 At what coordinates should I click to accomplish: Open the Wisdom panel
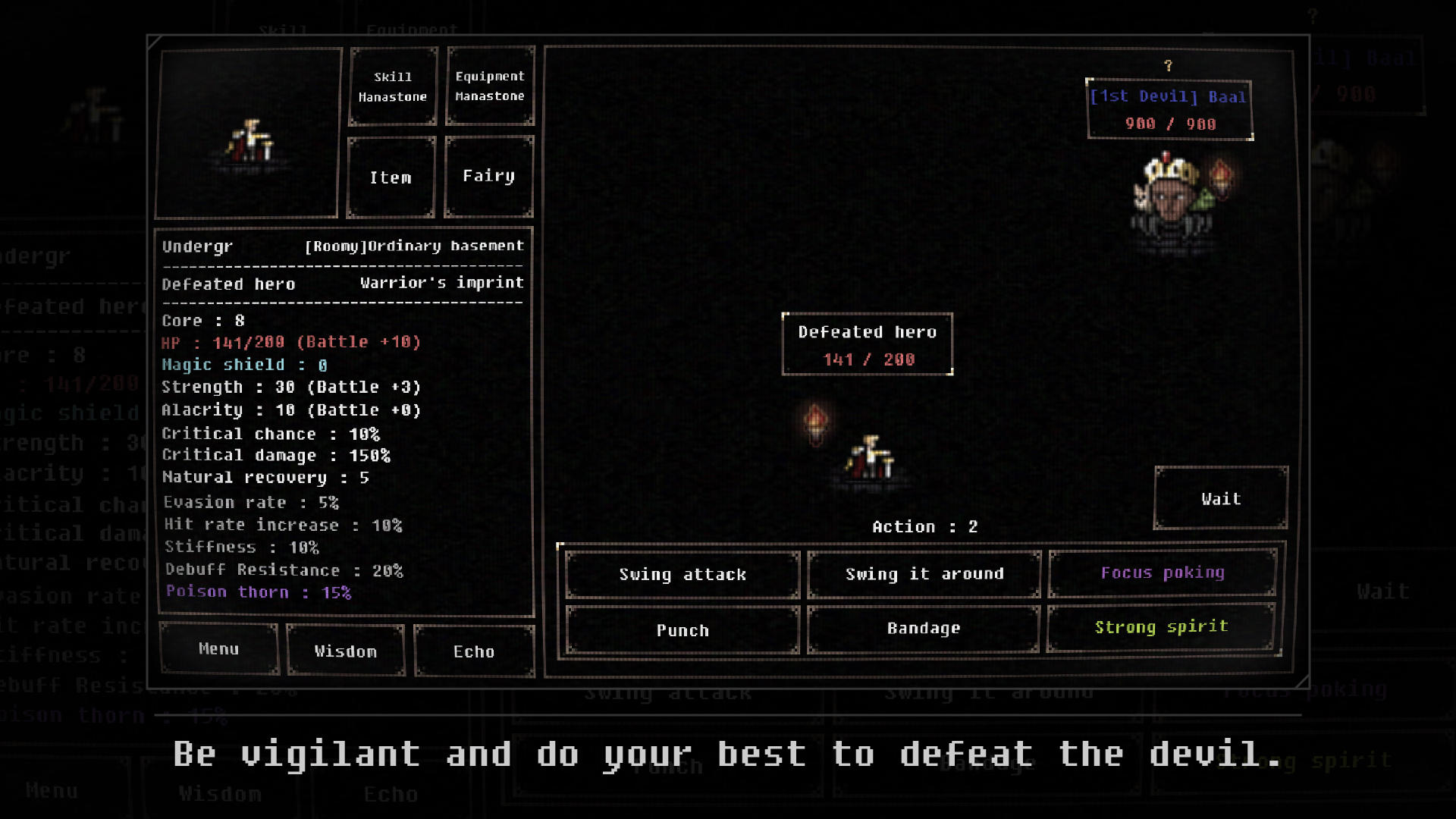pos(345,651)
